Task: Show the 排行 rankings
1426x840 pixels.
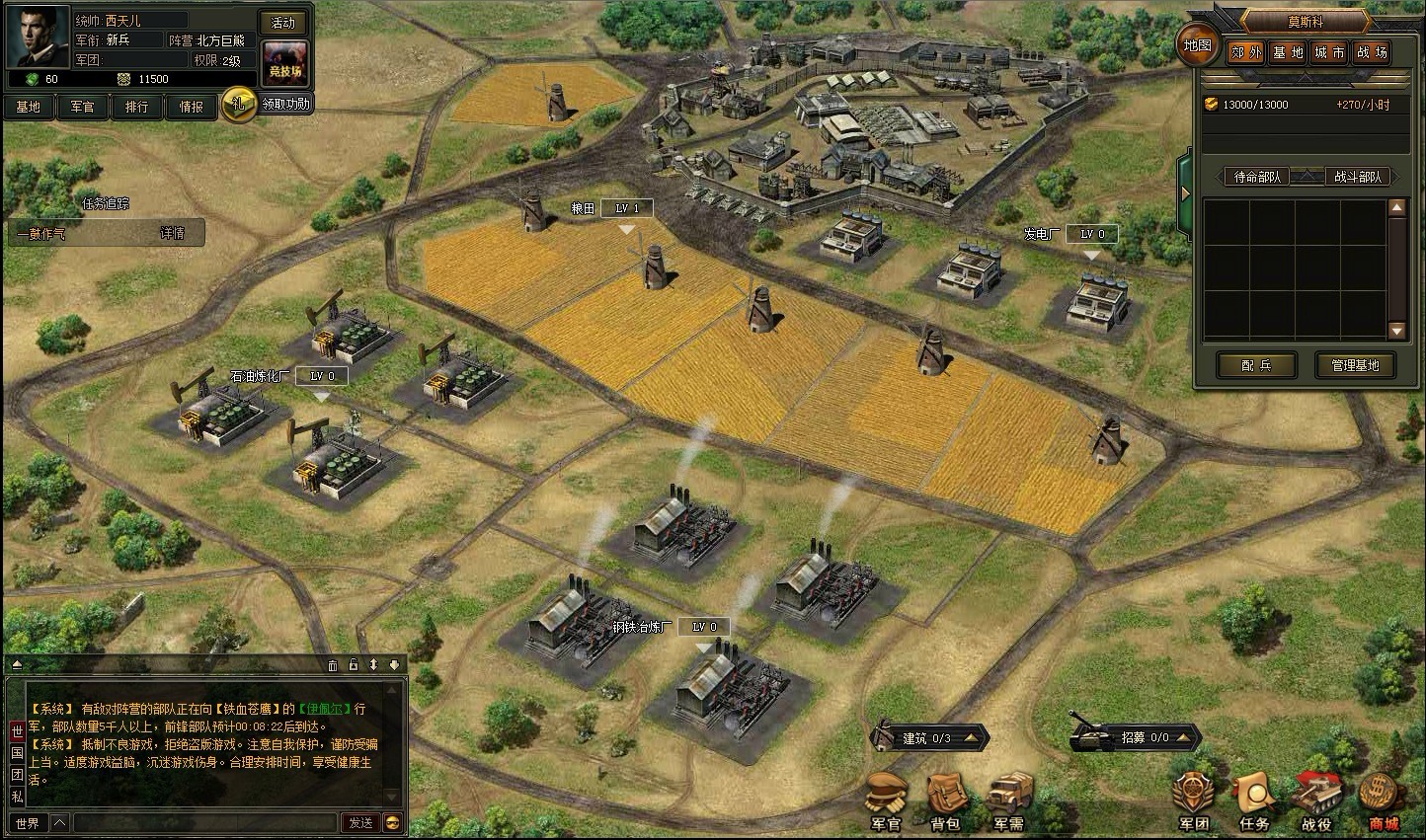Action: coord(136,107)
